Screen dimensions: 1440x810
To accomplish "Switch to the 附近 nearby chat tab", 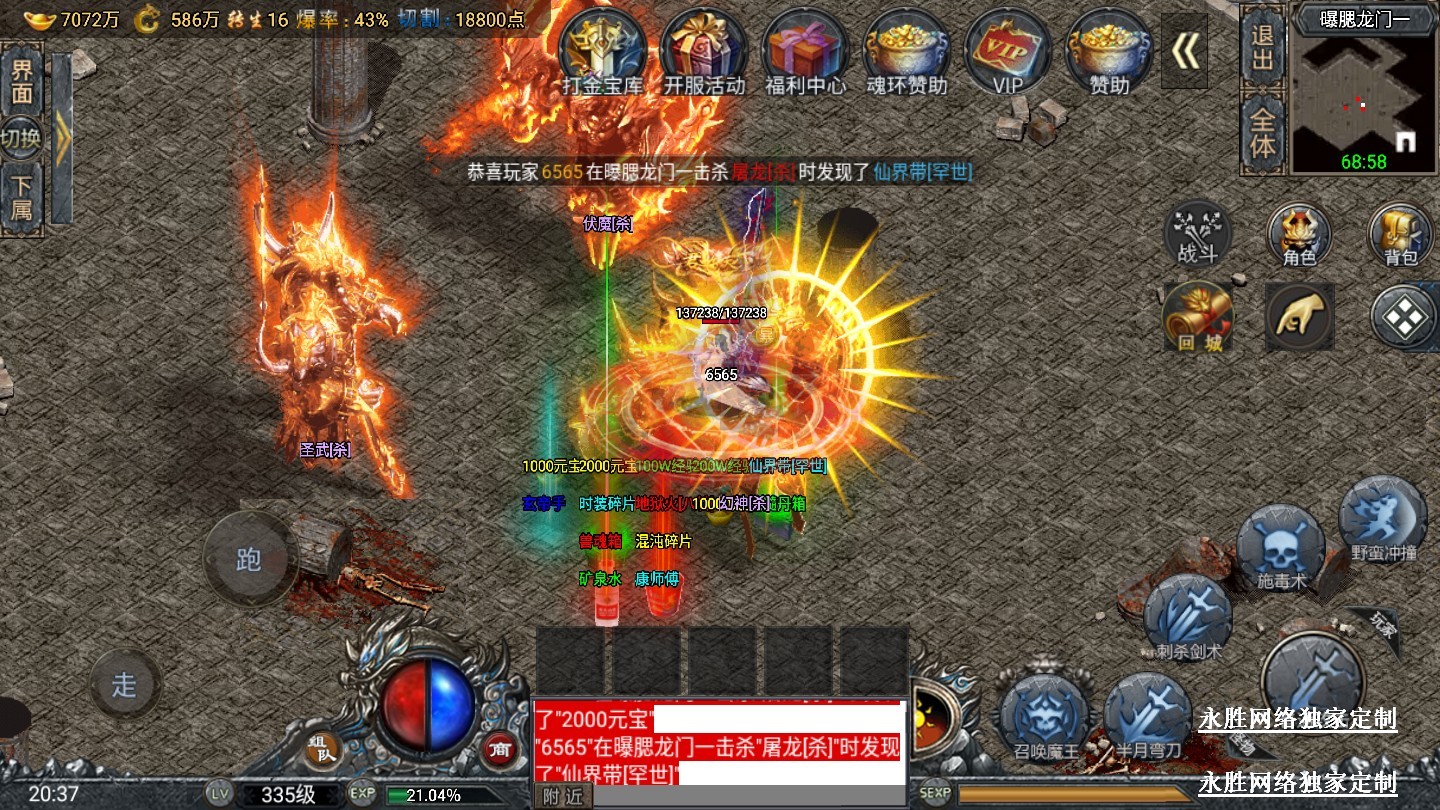I will click(x=563, y=796).
